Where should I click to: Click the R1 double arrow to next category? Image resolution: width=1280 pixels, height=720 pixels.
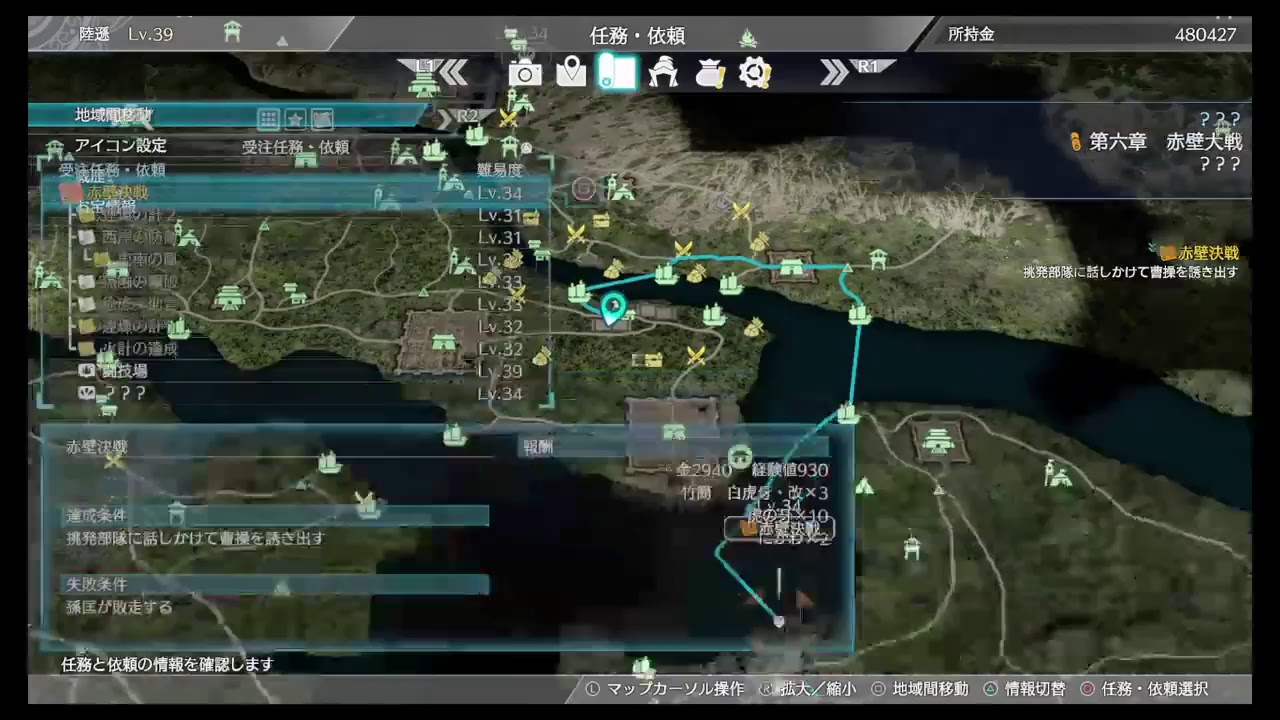(x=836, y=73)
